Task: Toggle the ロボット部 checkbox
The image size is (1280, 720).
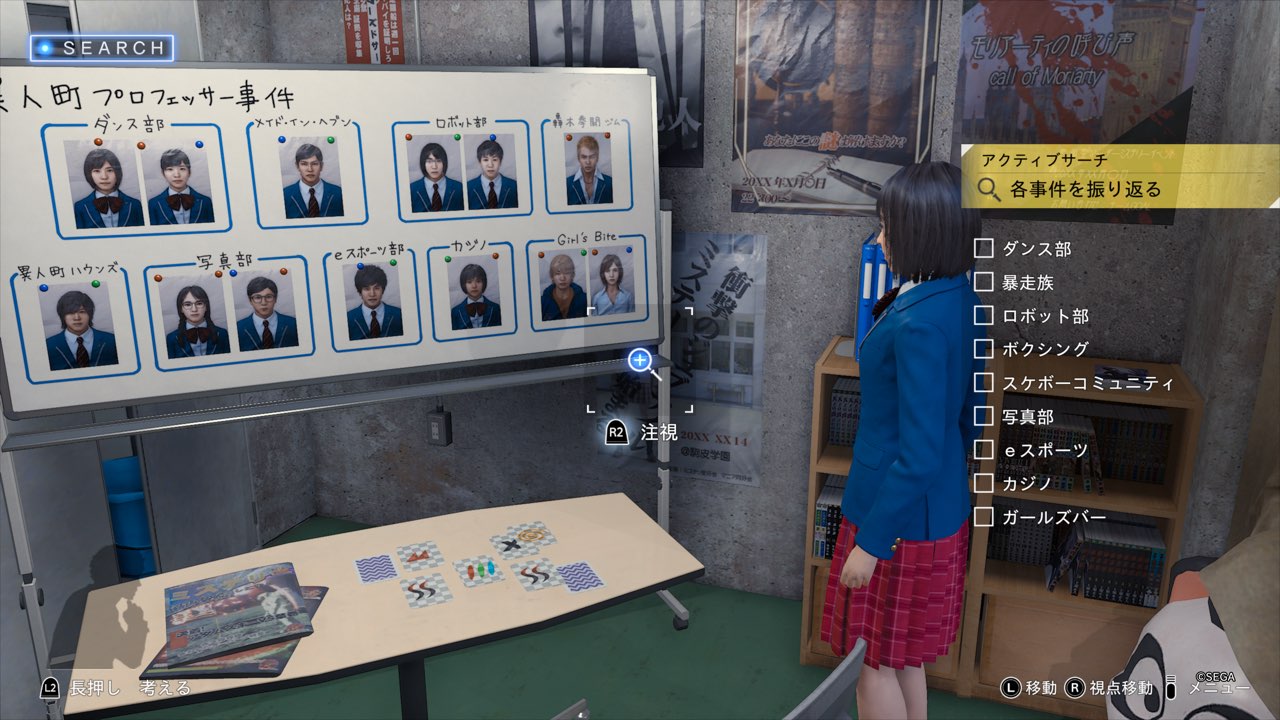Action: click(x=984, y=316)
